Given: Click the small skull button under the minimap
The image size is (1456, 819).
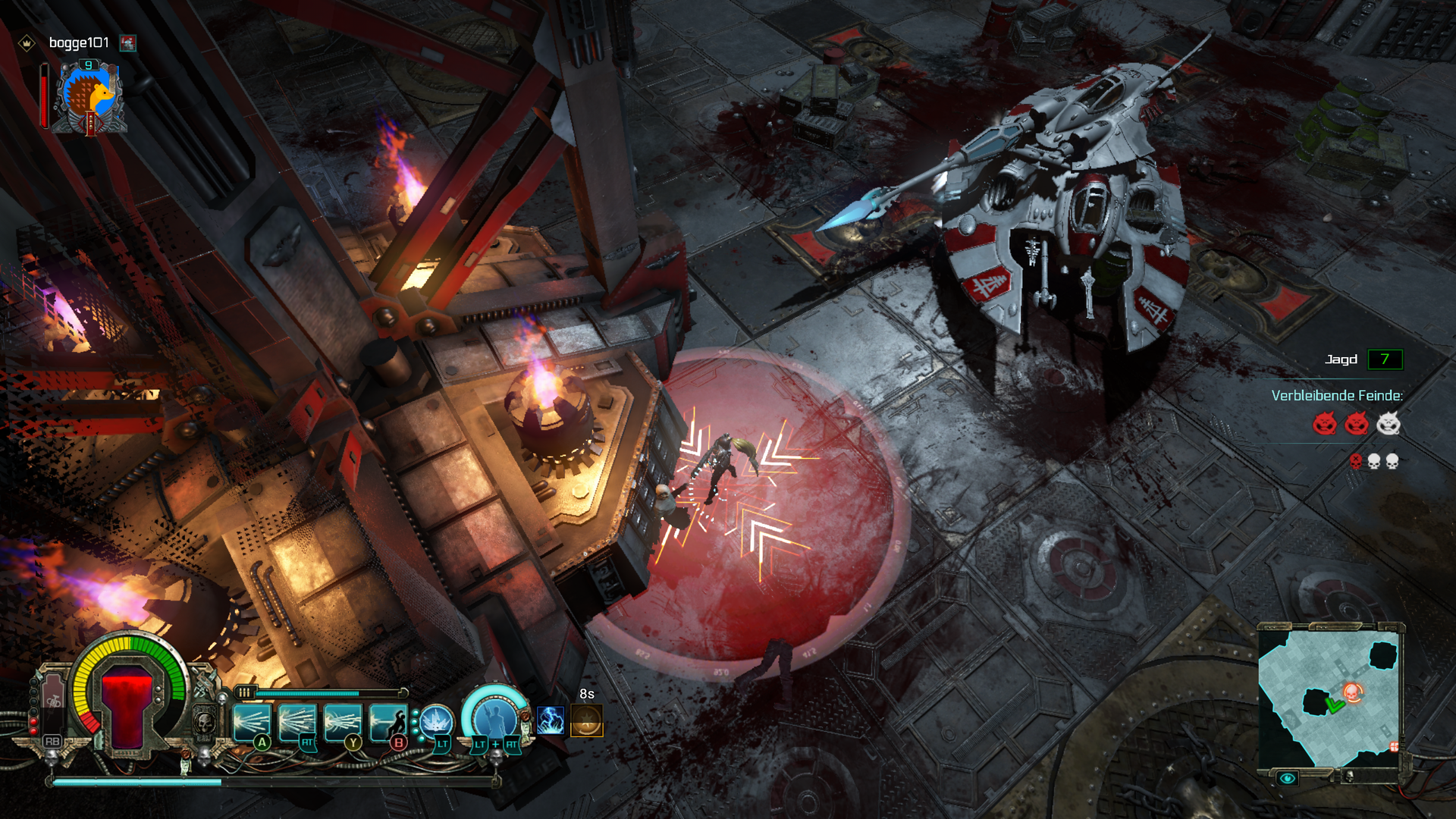Looking at the screenshot, I should point(1348,776).
